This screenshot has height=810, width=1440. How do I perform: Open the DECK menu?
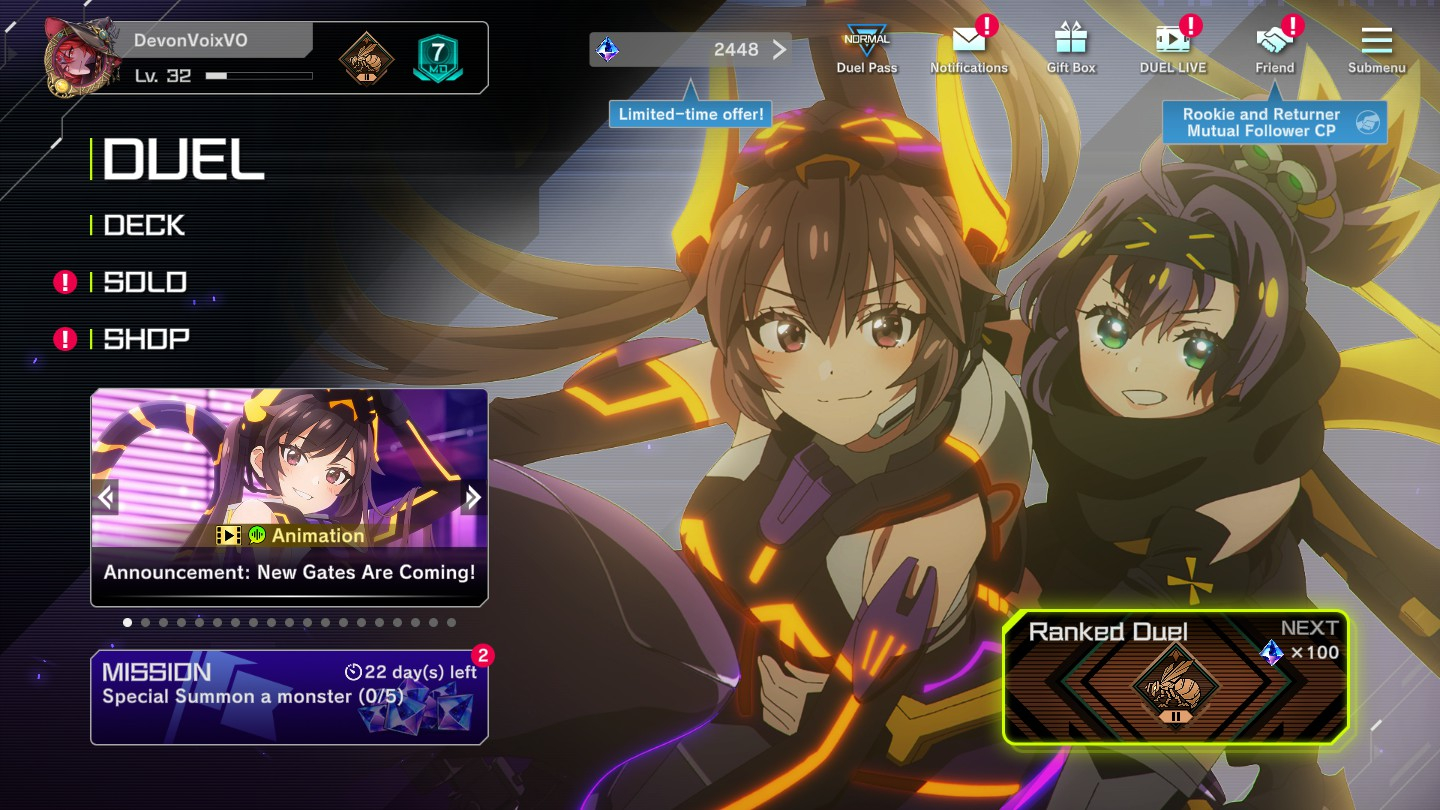coord(145,226)
